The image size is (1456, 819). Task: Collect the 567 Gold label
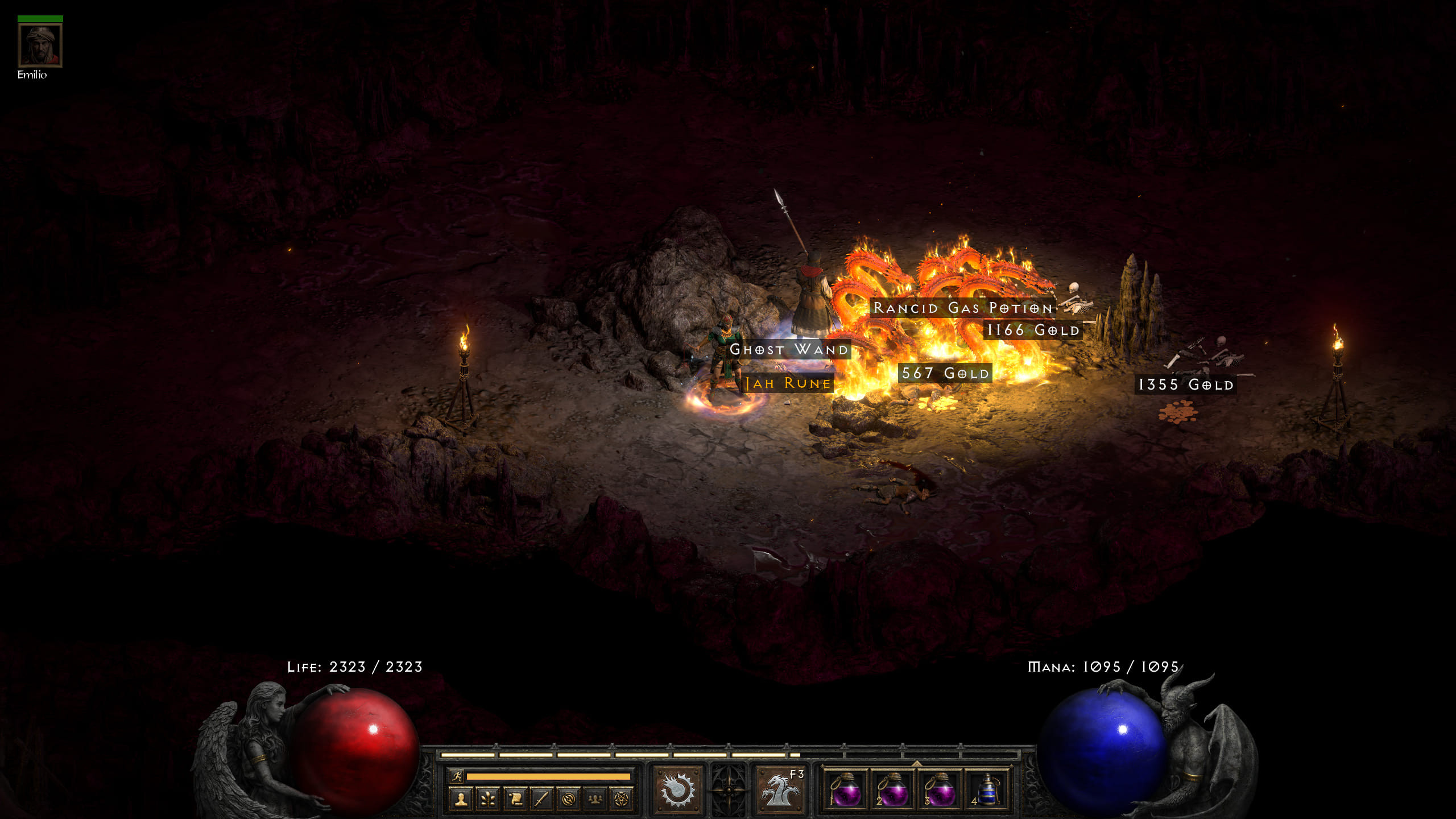945,373
